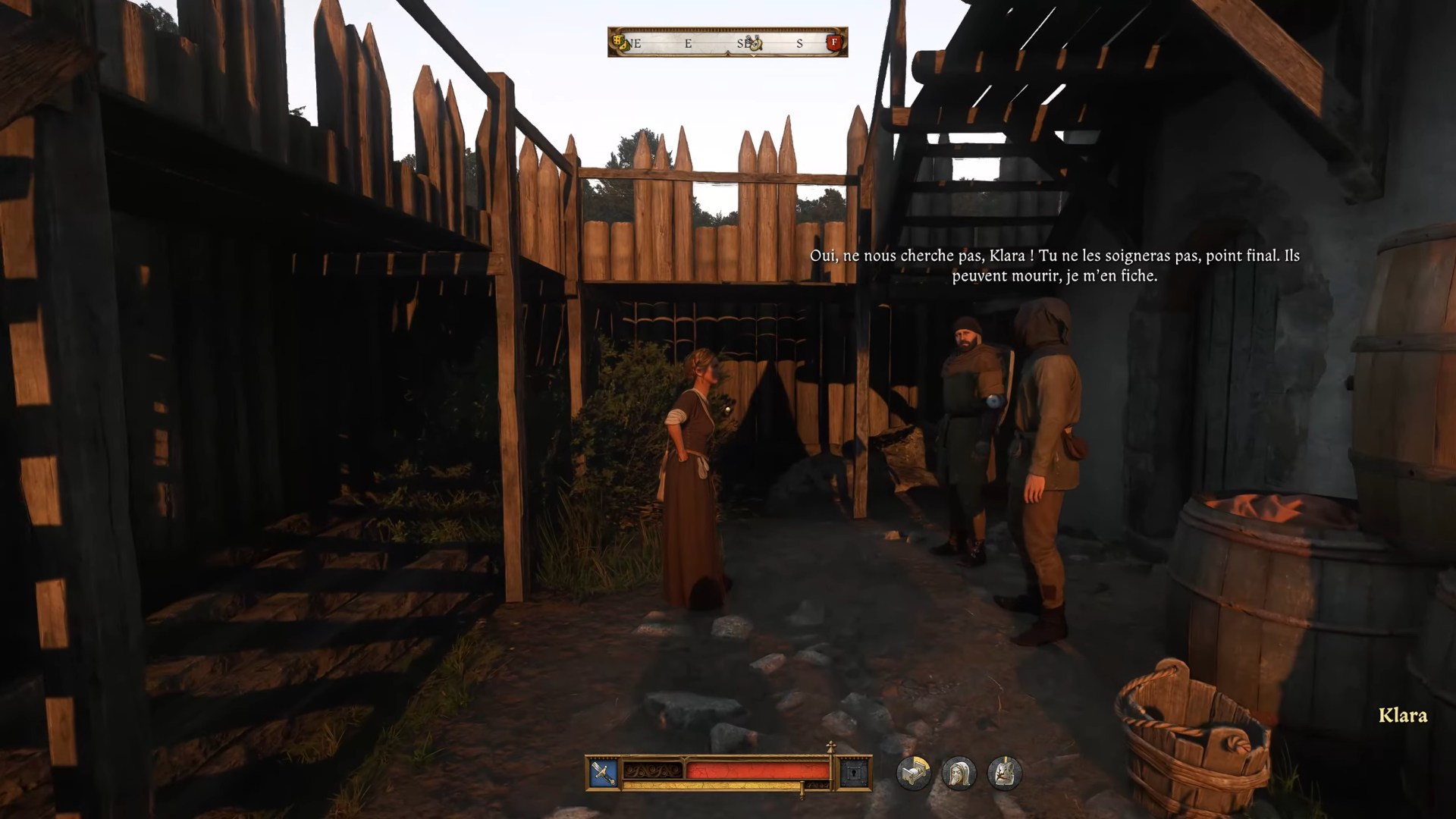Click the Klara name label
1456x819 pixels.
coord(1402,715)
